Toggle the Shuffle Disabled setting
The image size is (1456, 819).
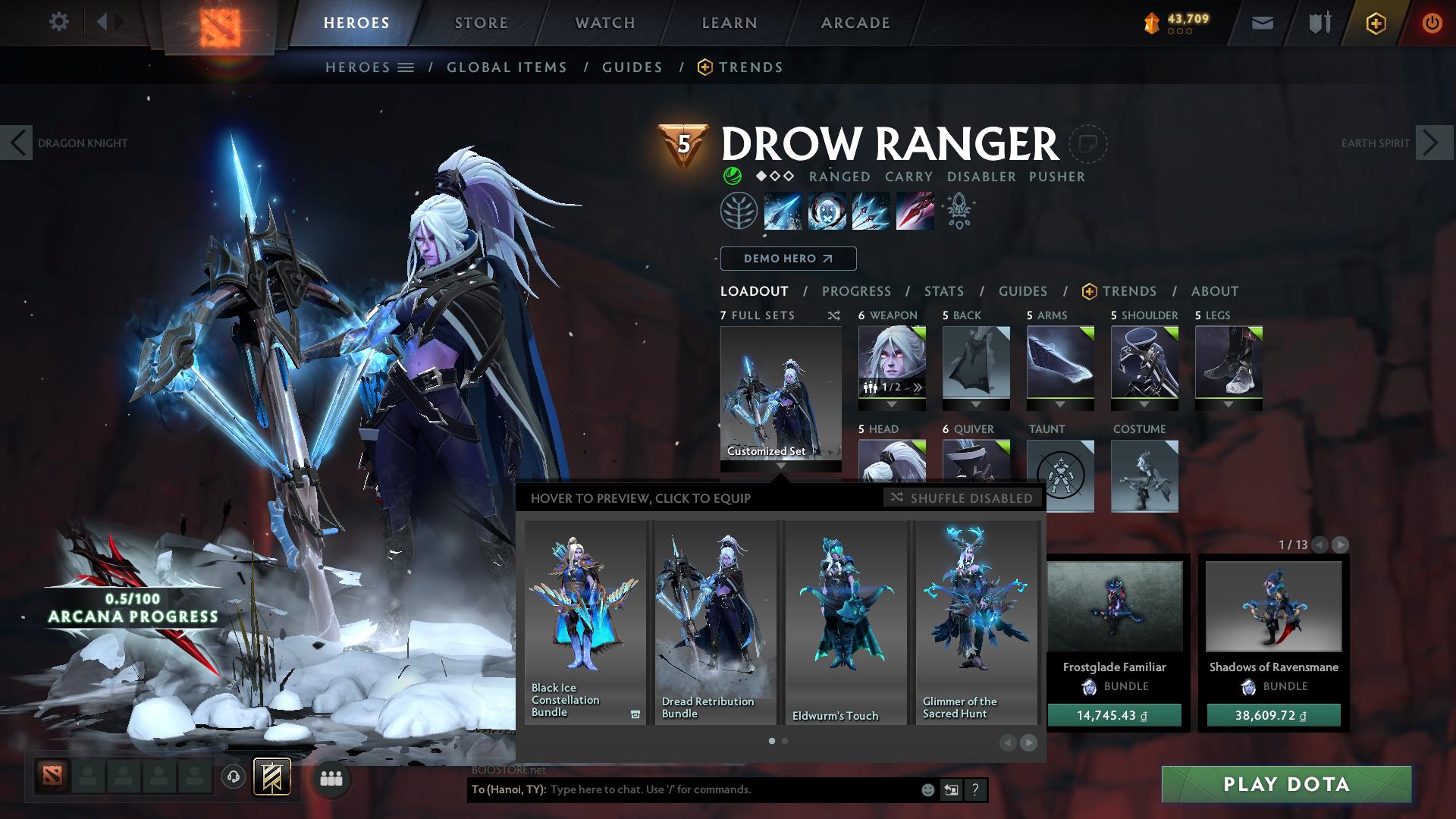coord(962,498)
